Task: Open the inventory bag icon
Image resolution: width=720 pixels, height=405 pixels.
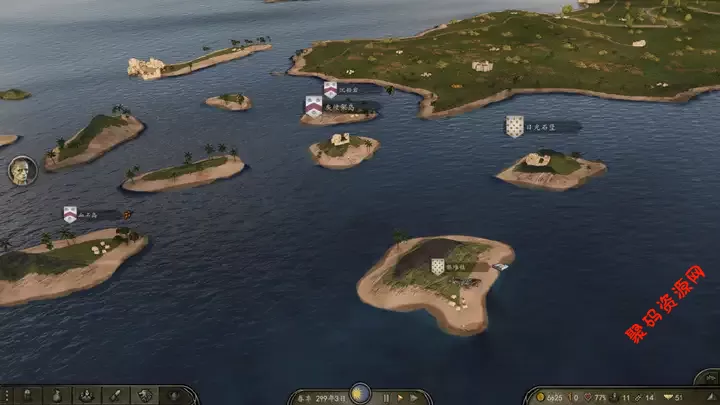Action: point(56,396)
